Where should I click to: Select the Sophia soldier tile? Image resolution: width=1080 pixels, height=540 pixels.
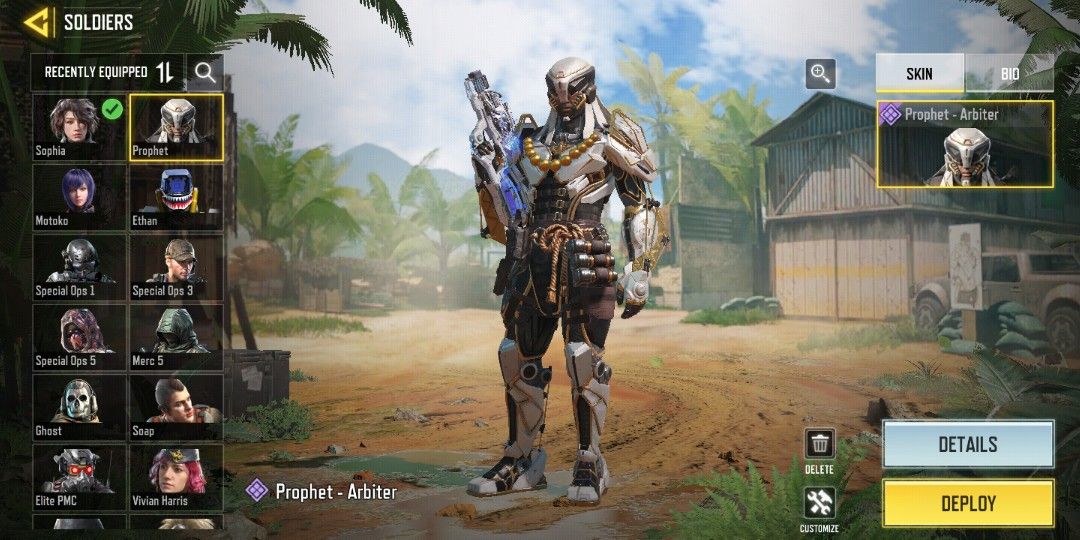tap(79, 127)
